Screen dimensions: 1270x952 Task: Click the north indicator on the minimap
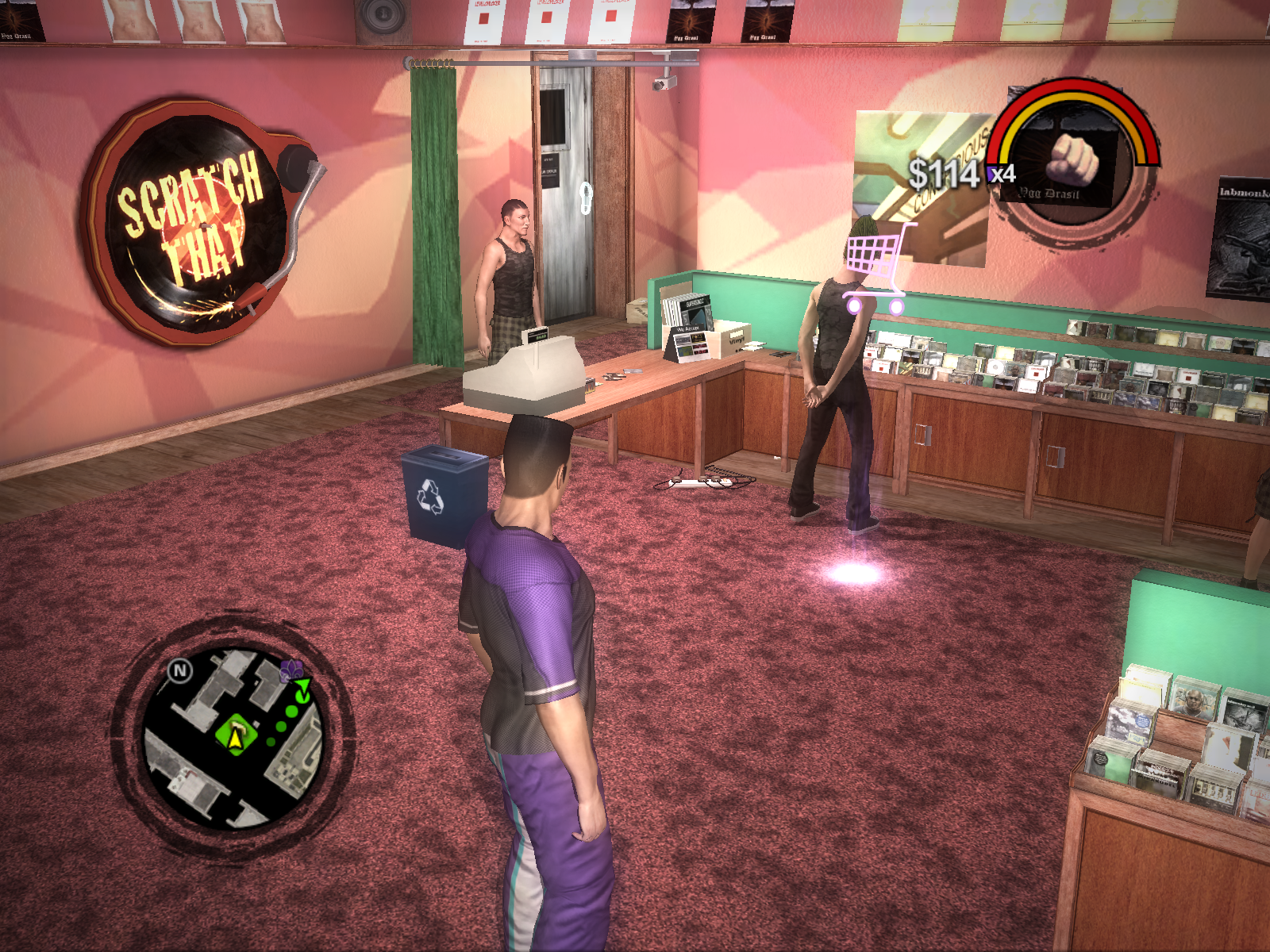click(180, 671)
